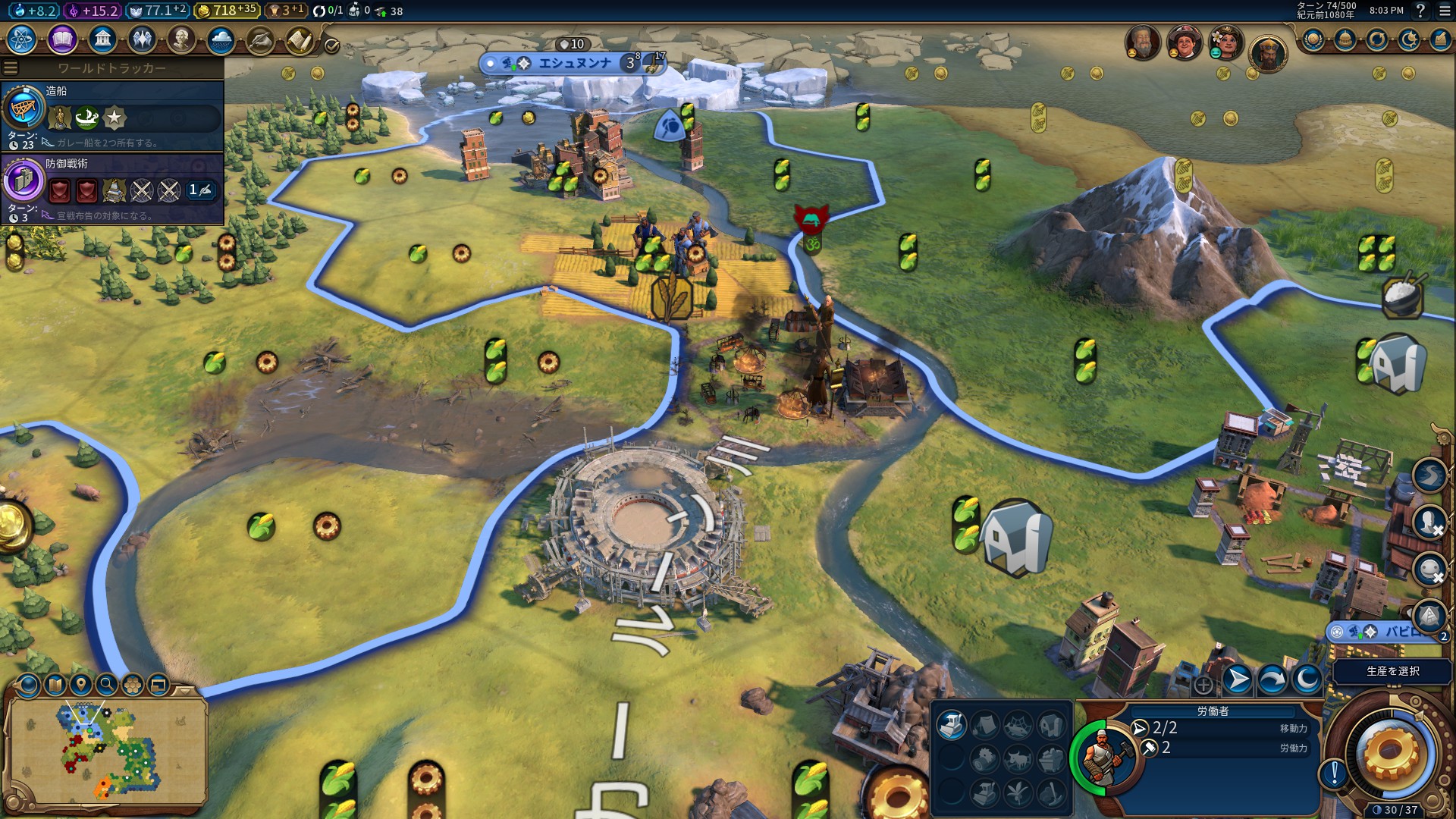Click the bearded crowned leader portrait
1456x819 pixels.
[x=1267, y=53]
